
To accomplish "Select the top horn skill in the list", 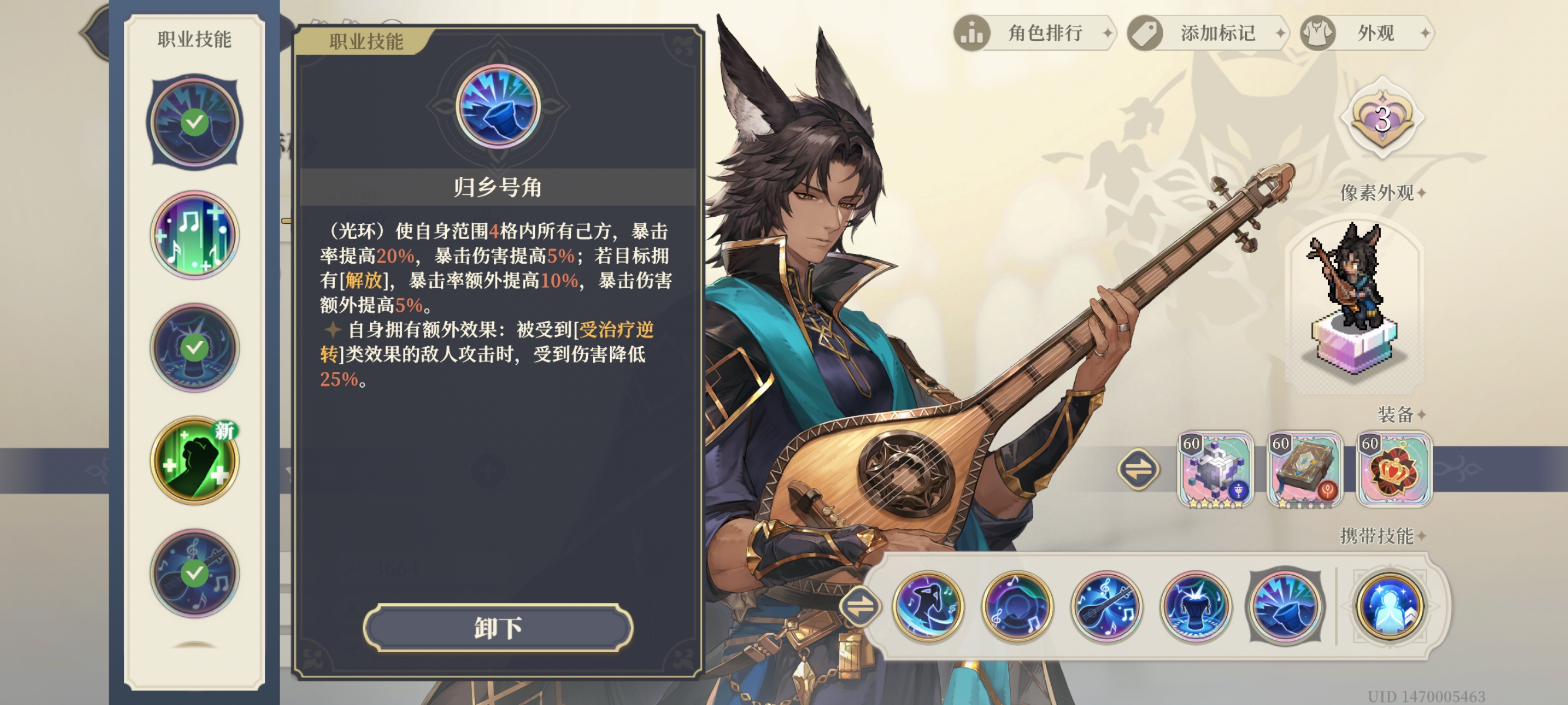I will (194, 122).
